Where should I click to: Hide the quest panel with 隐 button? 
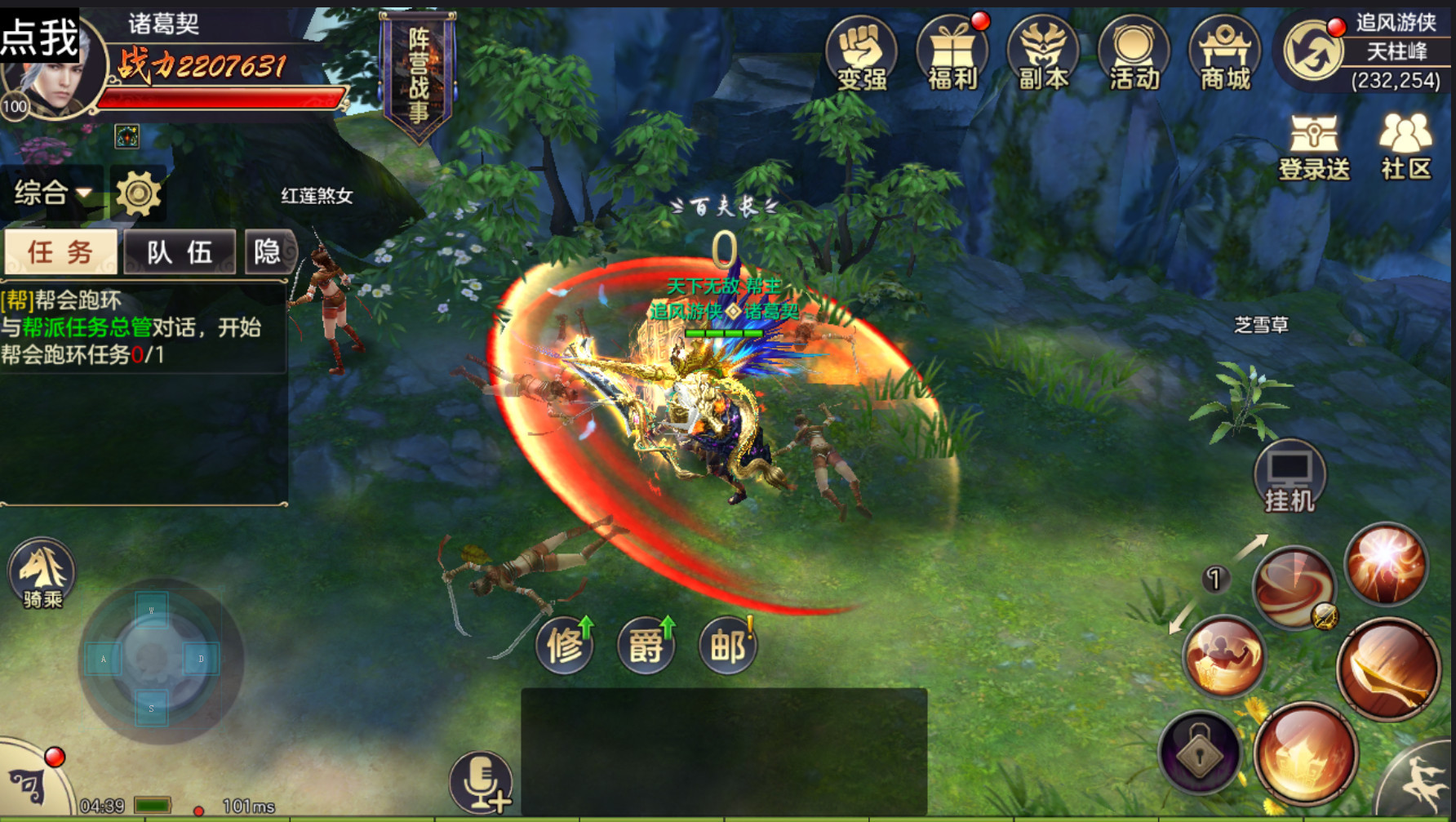268,251
